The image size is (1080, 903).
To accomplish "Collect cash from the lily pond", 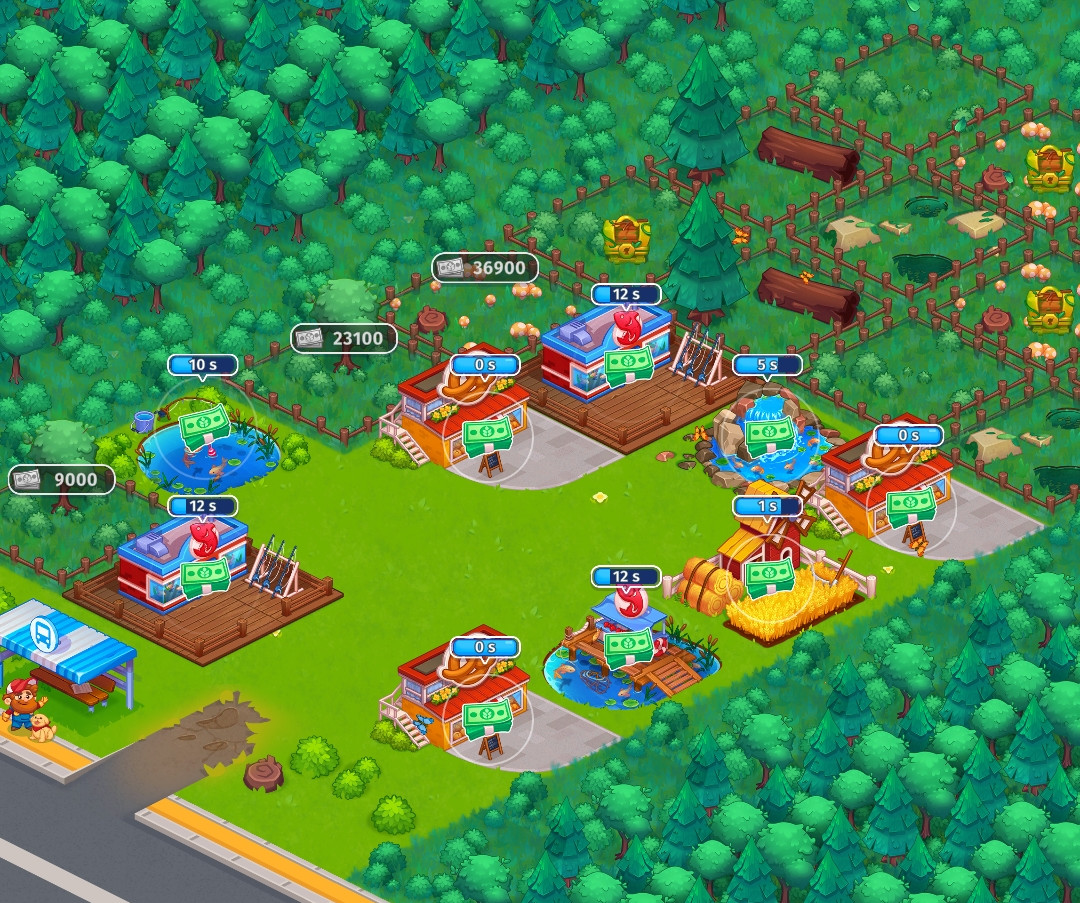I will (x=205, y=427).
